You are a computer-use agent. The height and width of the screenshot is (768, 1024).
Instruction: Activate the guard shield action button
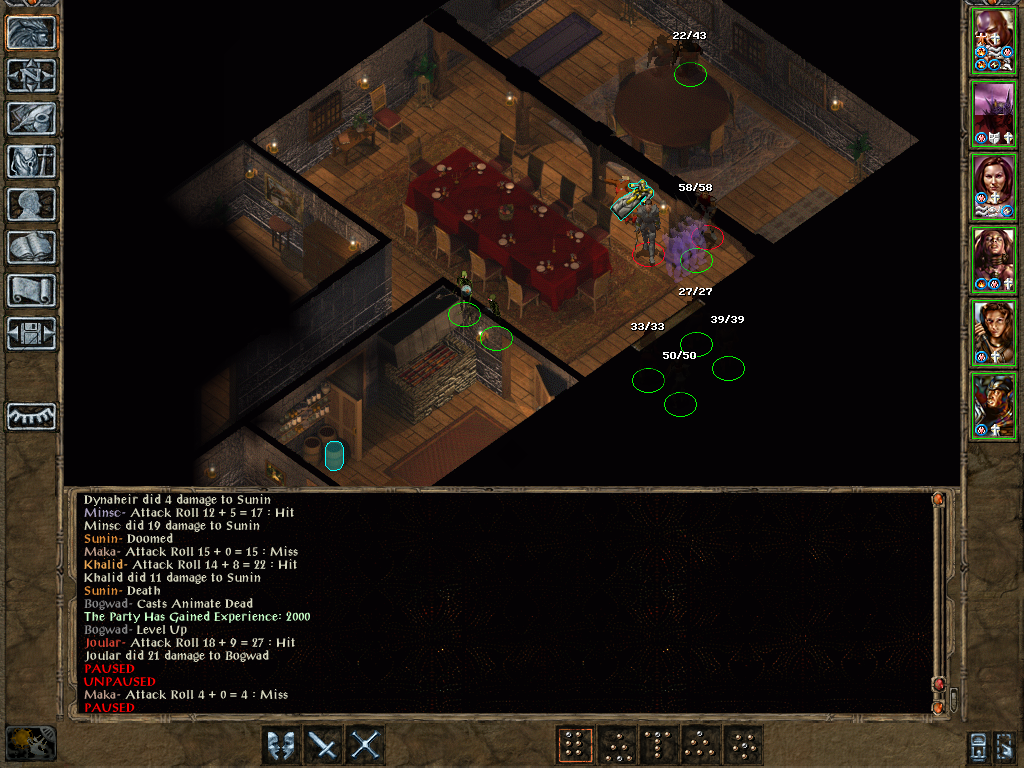tap(280, 745)
